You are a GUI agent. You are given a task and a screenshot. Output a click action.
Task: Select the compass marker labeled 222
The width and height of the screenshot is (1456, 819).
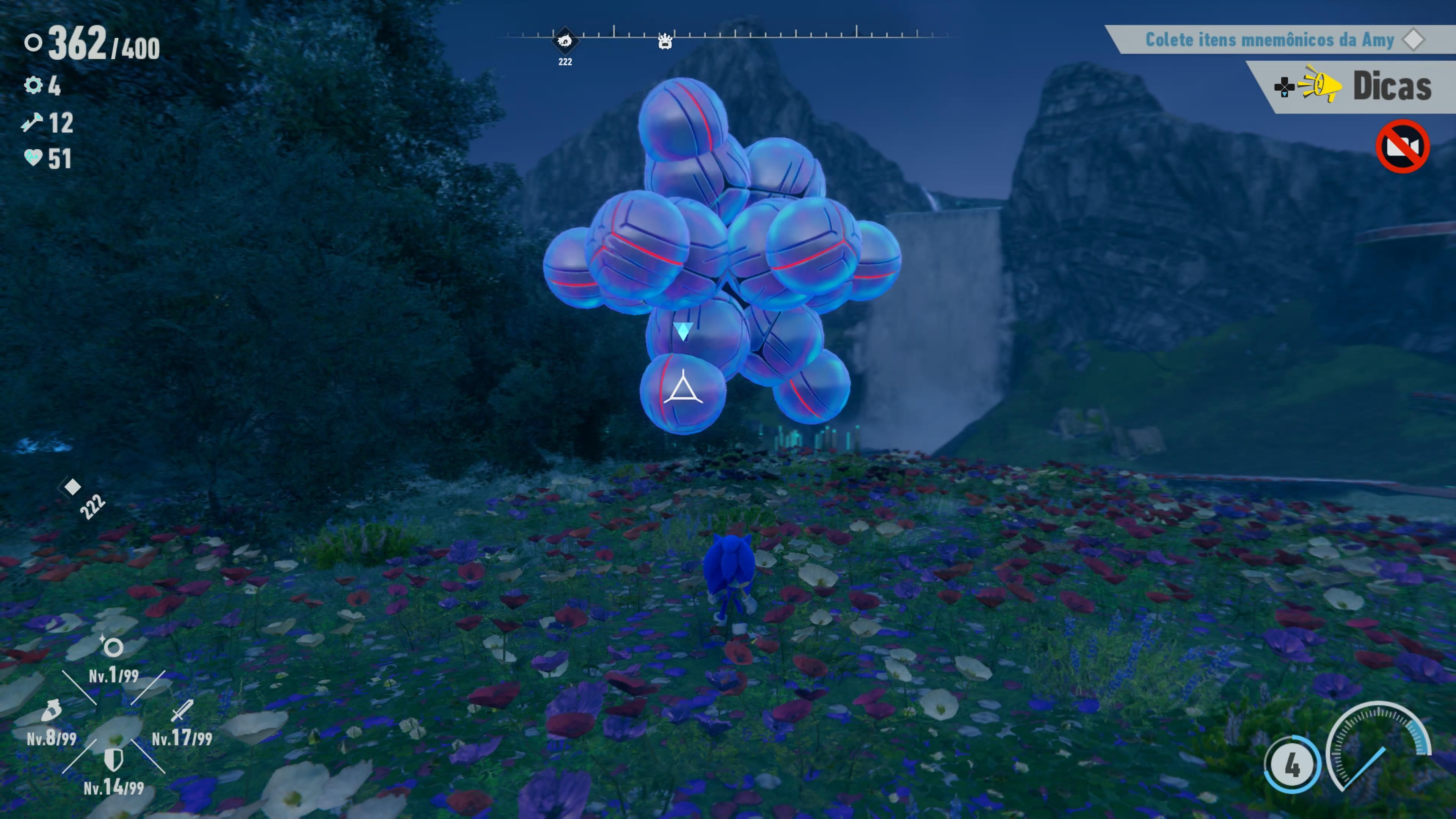point(565,41)
